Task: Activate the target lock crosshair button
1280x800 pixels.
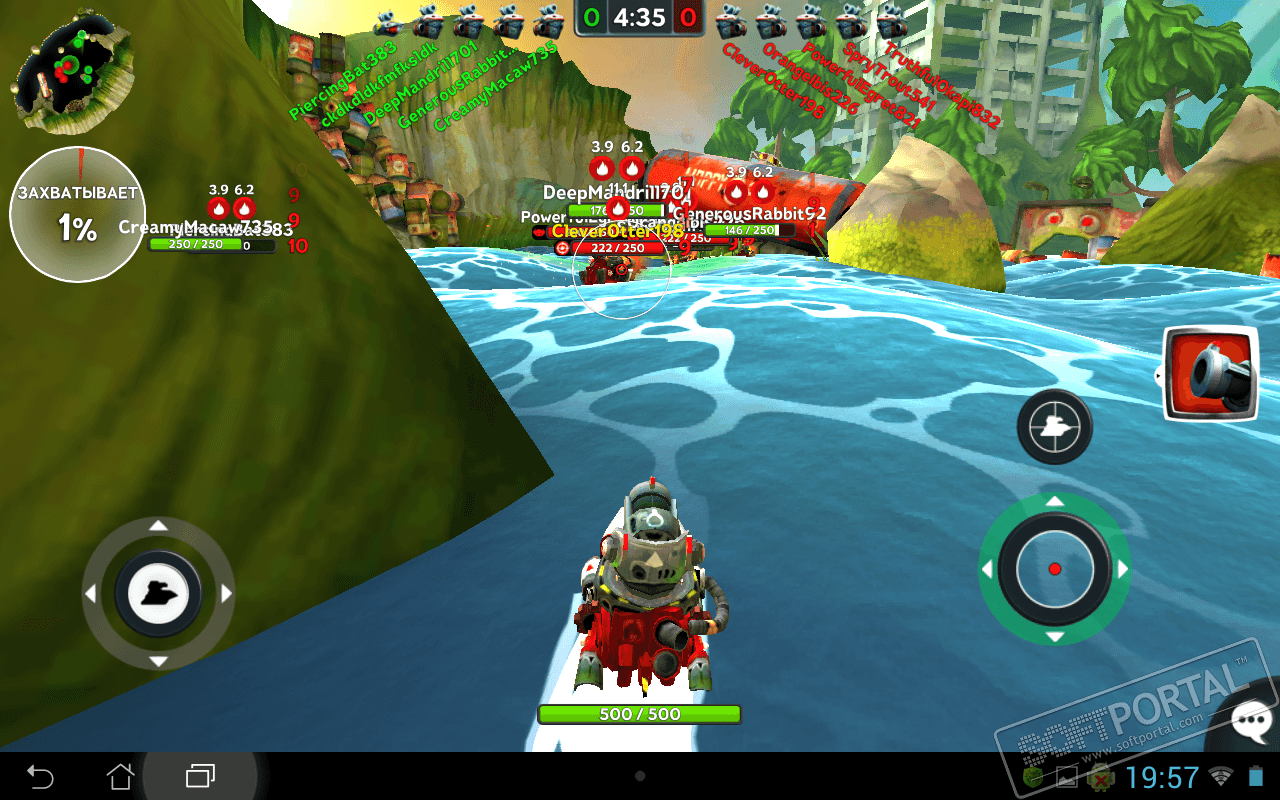Action: click(x=1054, y=428)
